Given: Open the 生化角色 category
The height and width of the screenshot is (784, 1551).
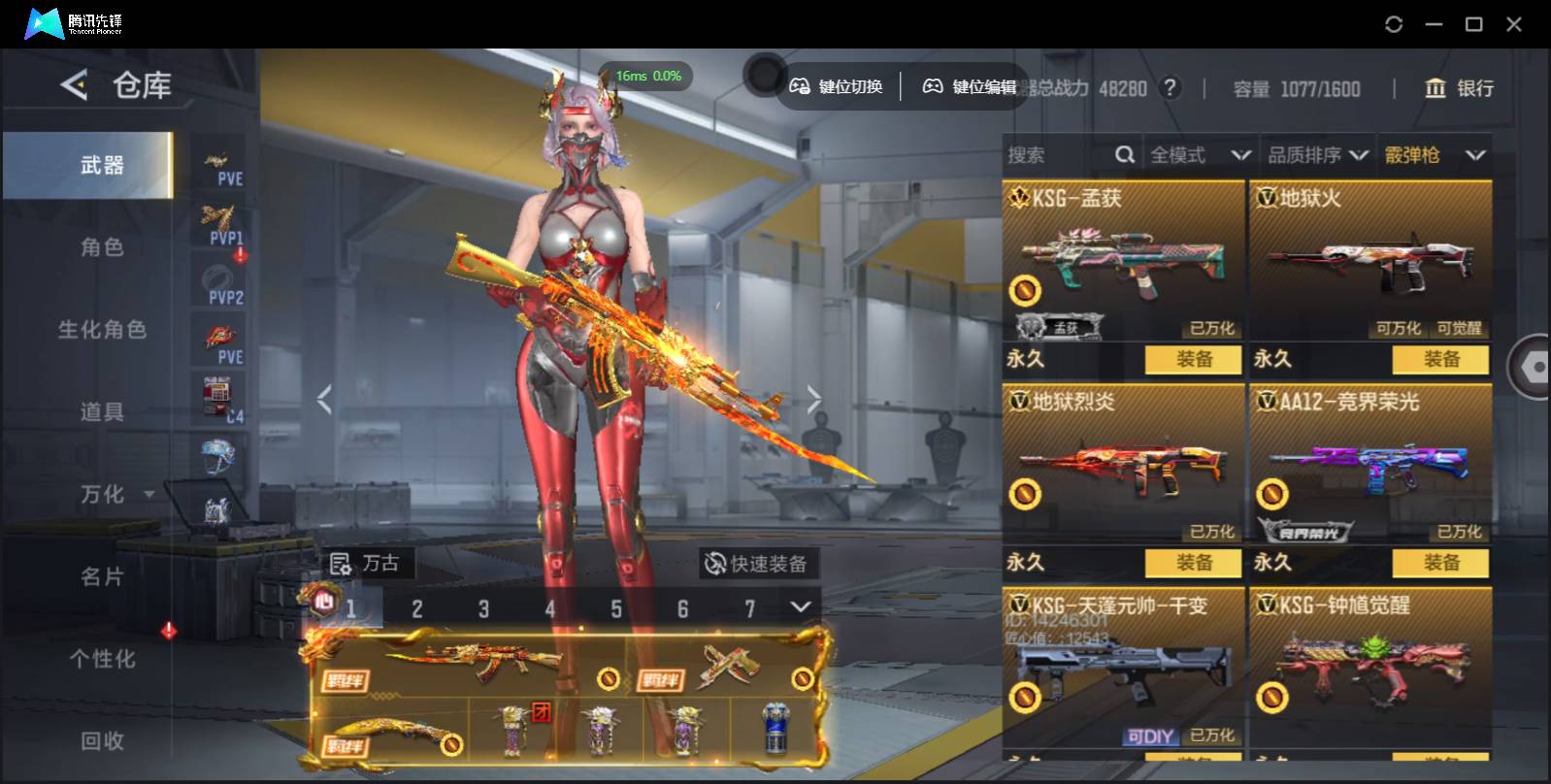Looking at the screenshot, I should pos(102,330).
